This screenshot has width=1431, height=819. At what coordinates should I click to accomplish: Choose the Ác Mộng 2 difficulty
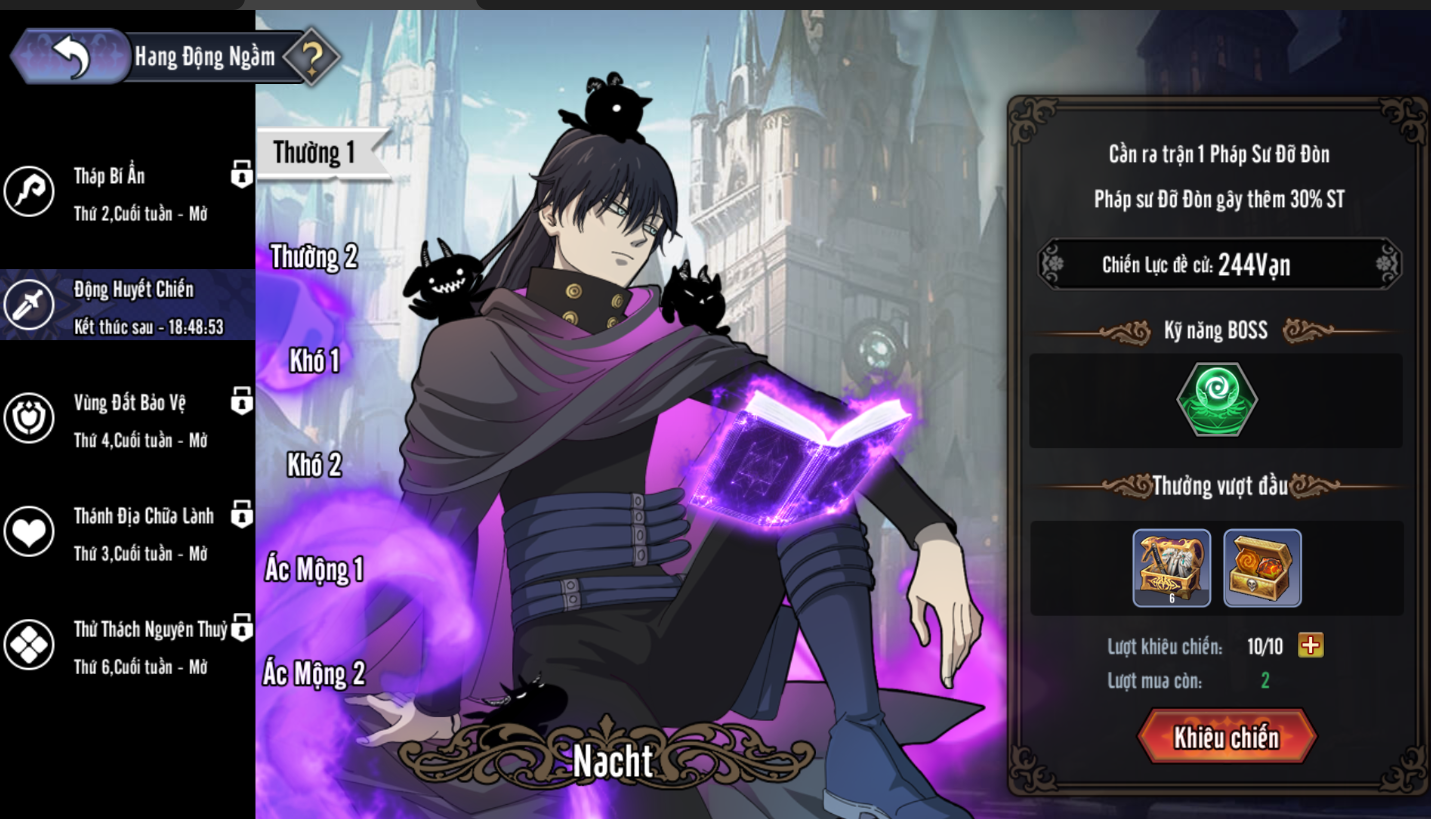point(314,674)
